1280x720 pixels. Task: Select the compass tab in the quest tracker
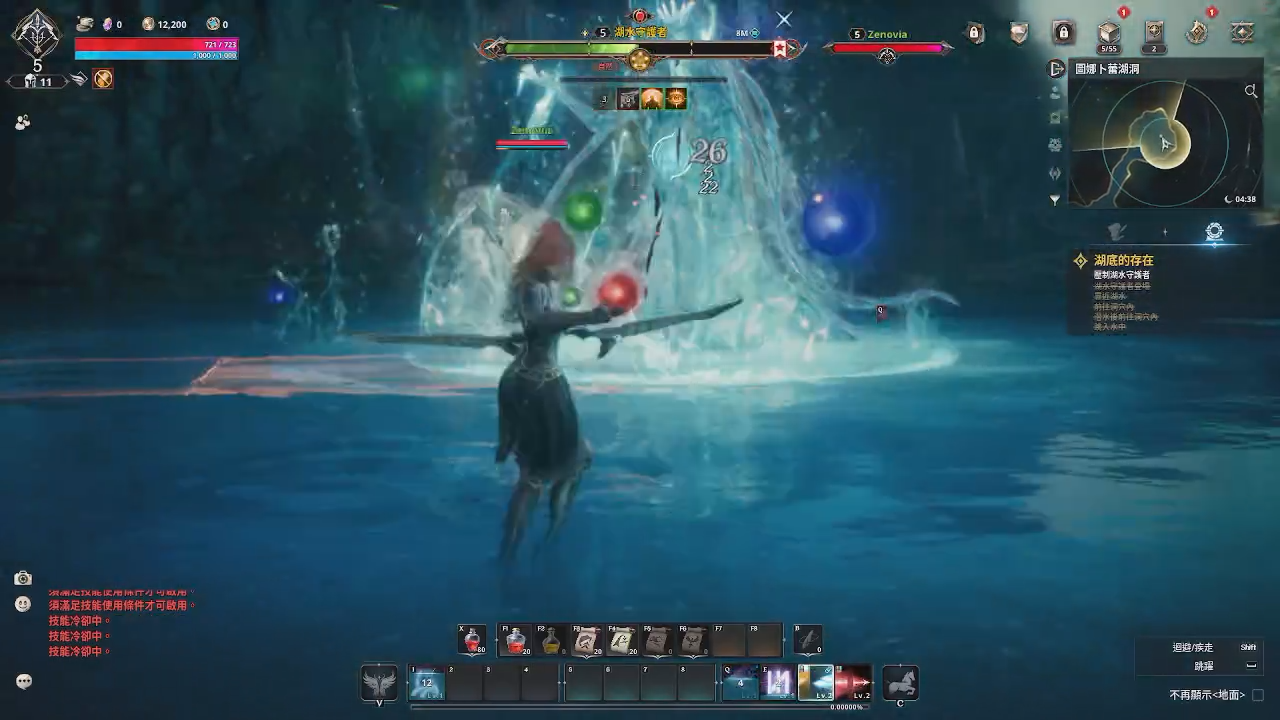pyautogui.click(x=1215, y=230)
